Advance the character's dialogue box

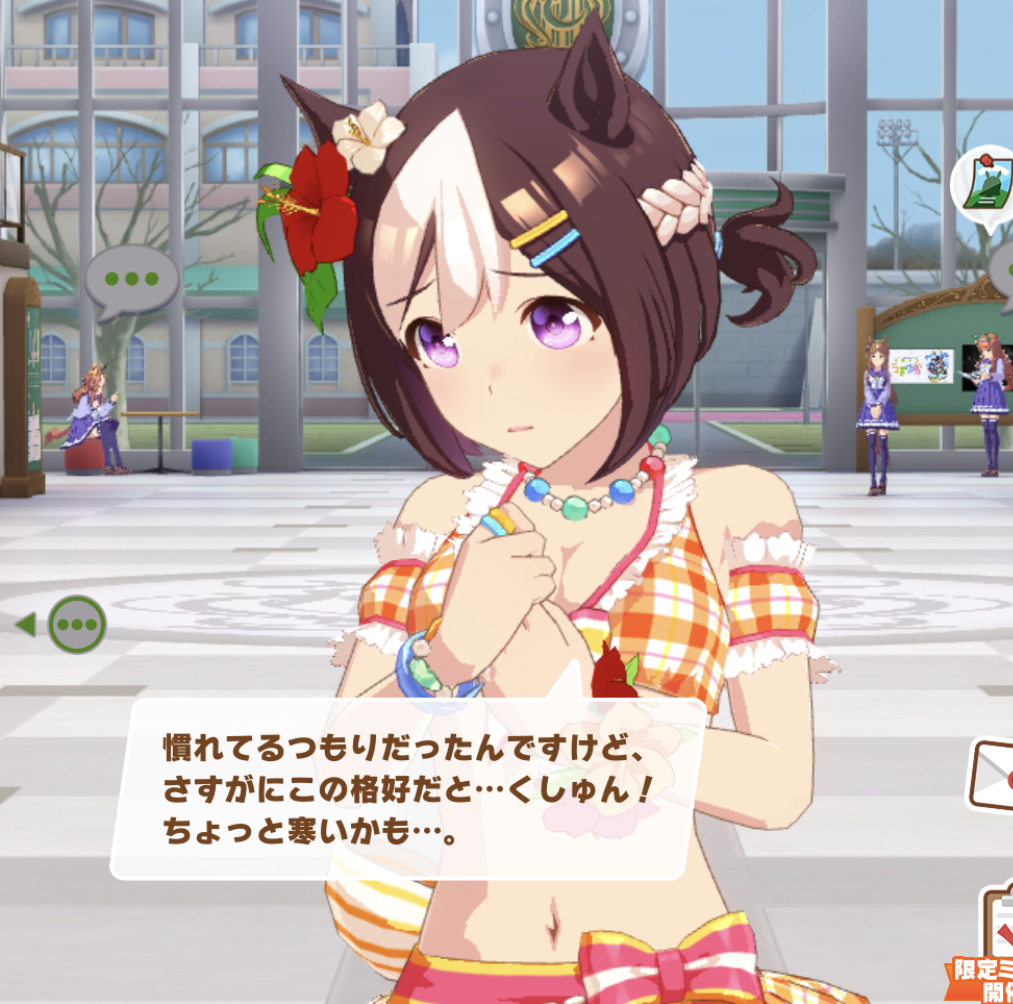pyautogui.click(x=409, y=788)
